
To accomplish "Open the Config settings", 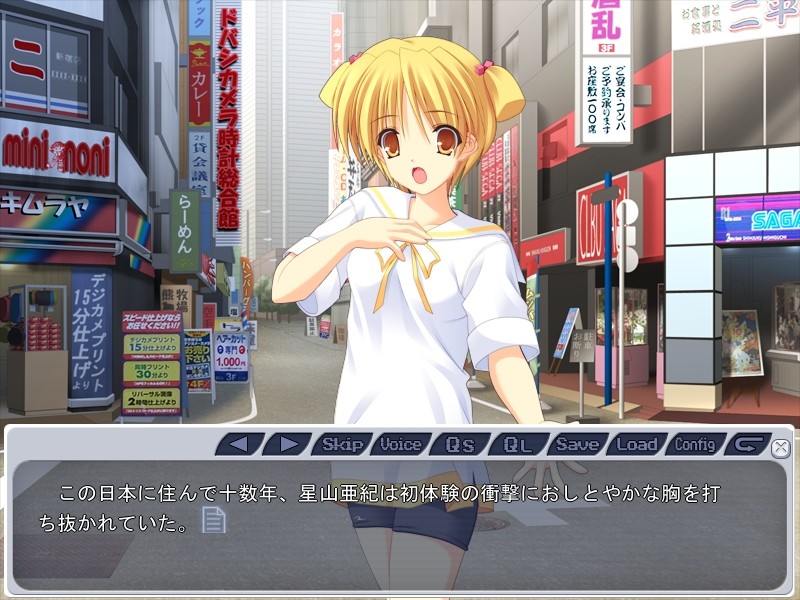I will [x=695, y=444].
